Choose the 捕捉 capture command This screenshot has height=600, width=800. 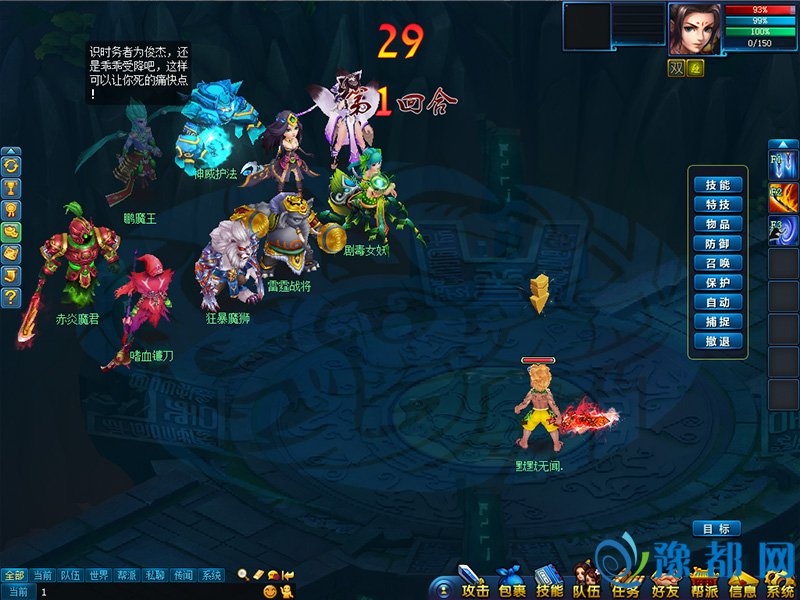(x=717, y=321)
